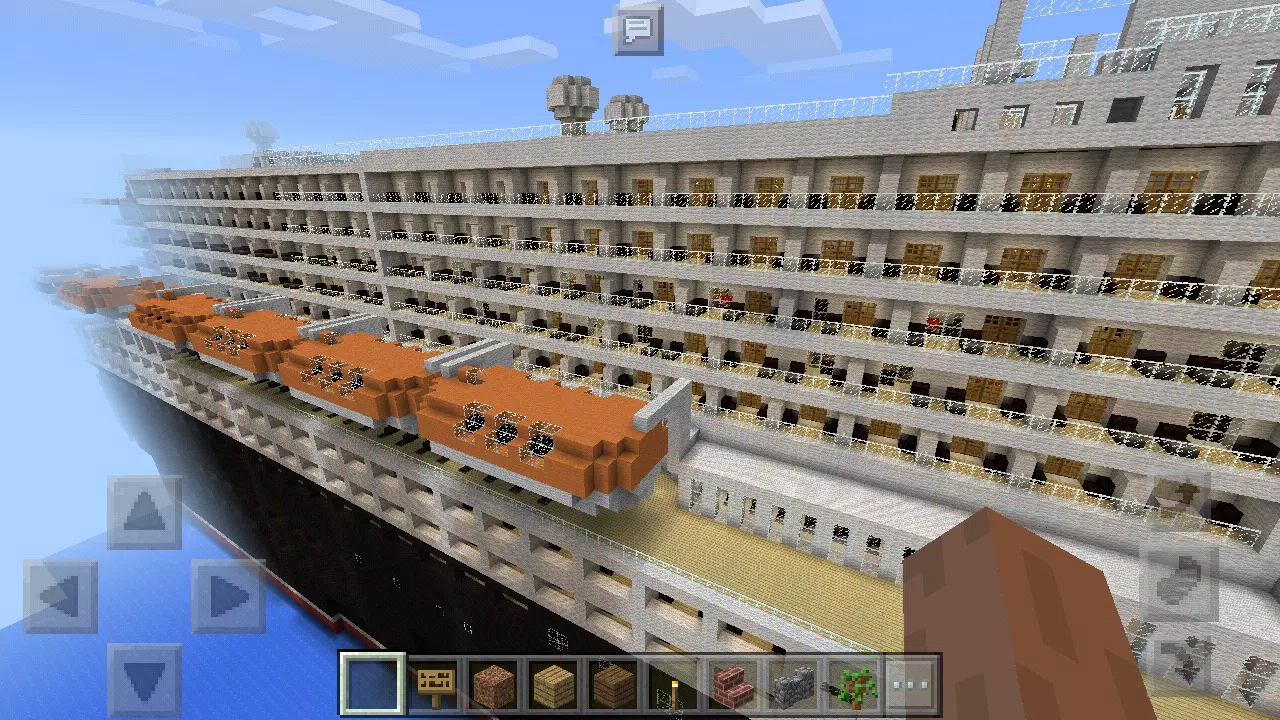Open the chat via speech bubble icon
The image size is (1280, 720).
click(x=637, y=30)
